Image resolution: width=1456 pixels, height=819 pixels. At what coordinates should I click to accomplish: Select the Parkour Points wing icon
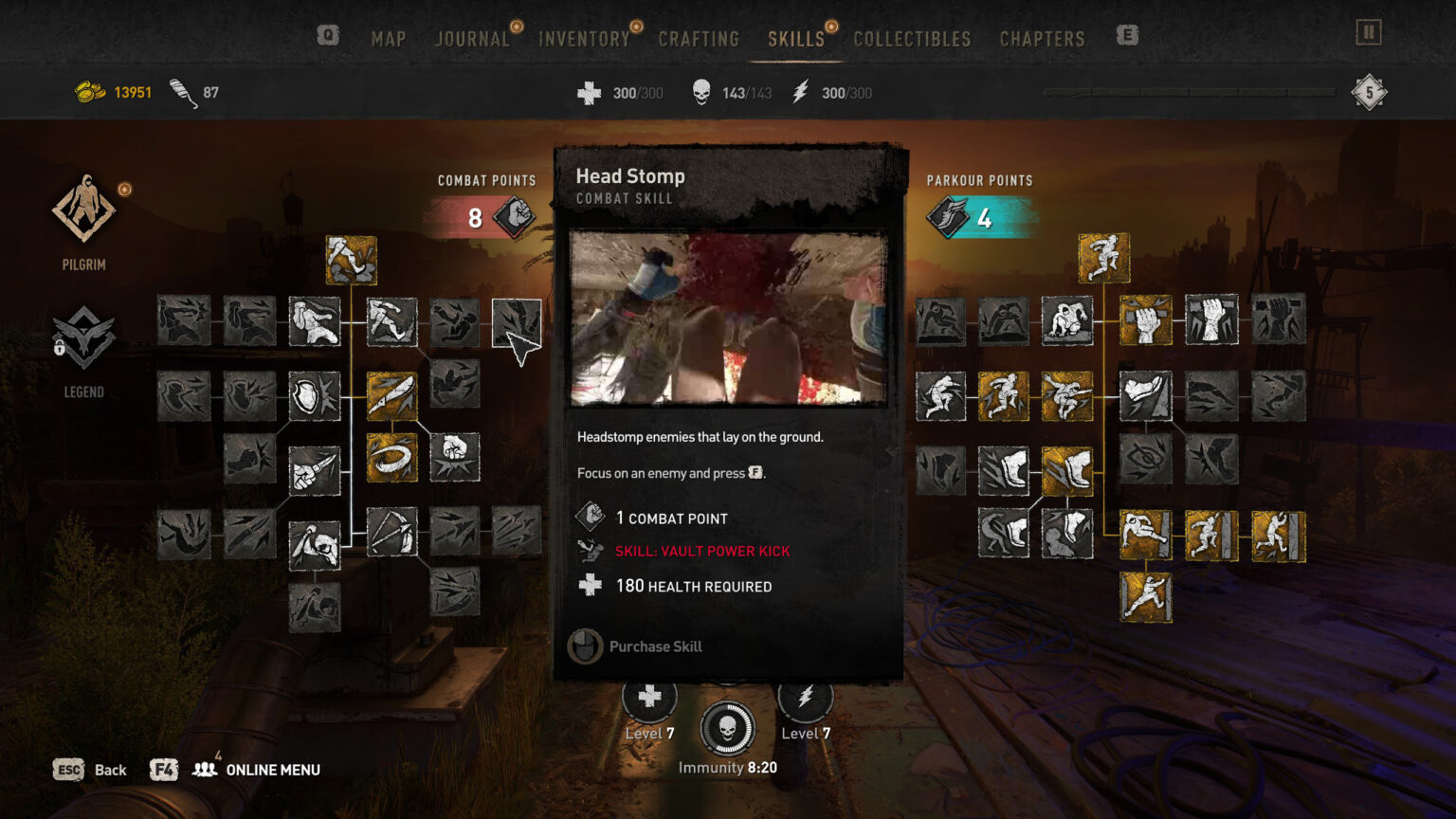coord(946,215)
